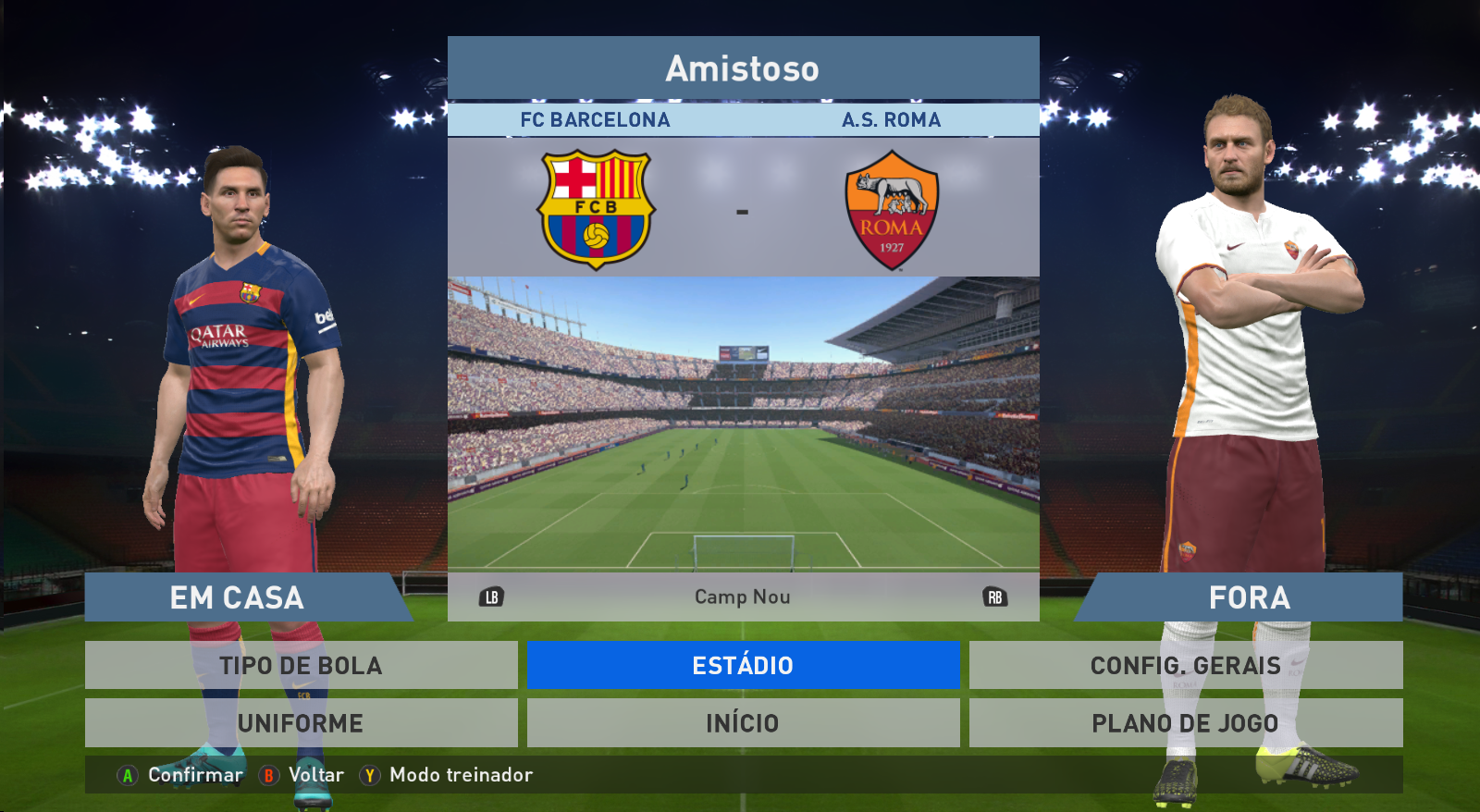The height and width of the screenshot is (812, 1480).
Task: Click the FC Barcelona crest
Action: click(597, 210)
